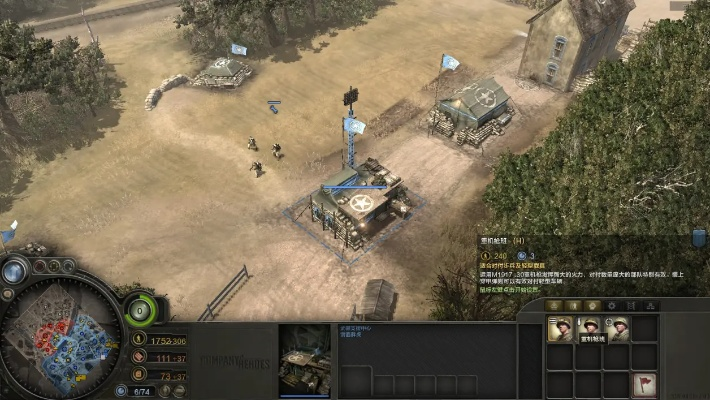Select the first soldier unit production icon

point(560,330)
